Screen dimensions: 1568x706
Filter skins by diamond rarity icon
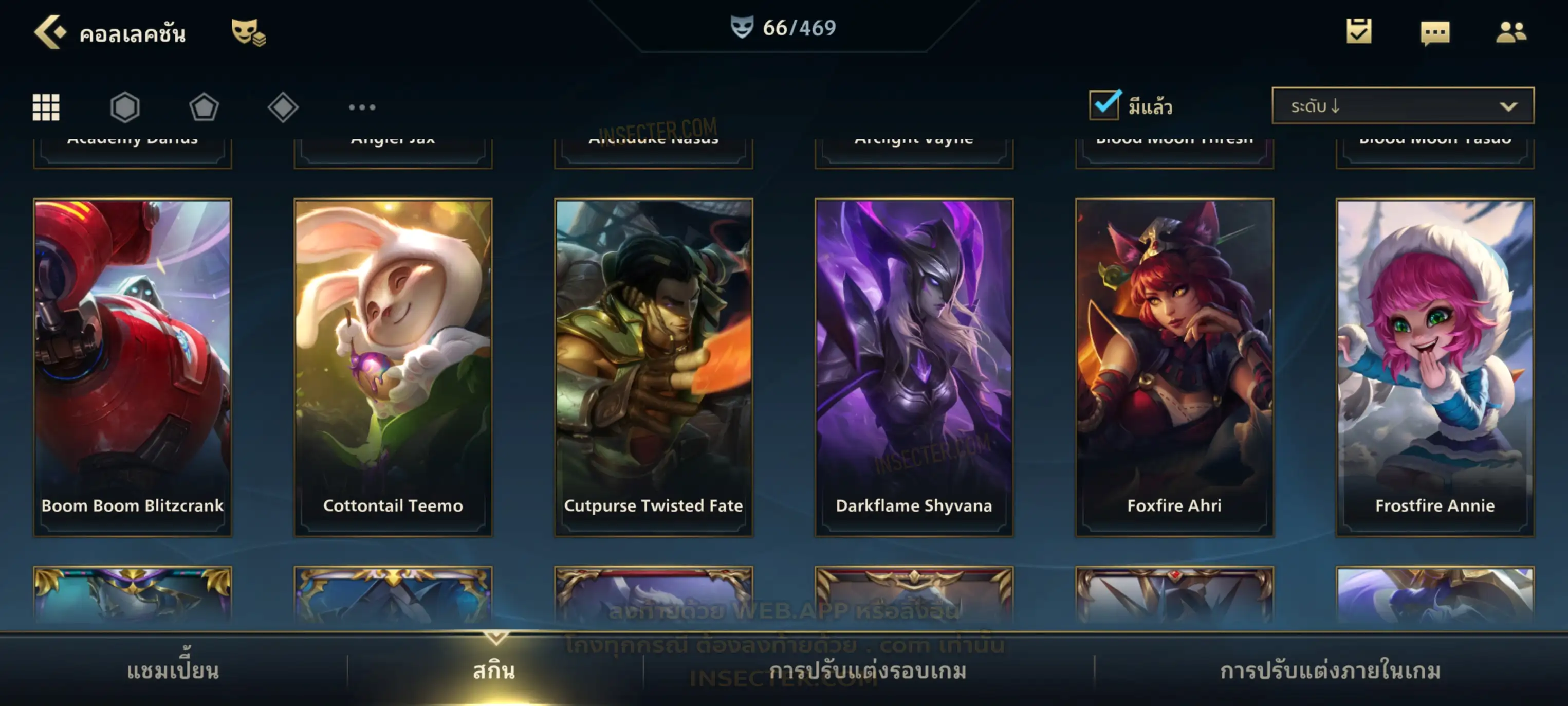tap(283, 107)
